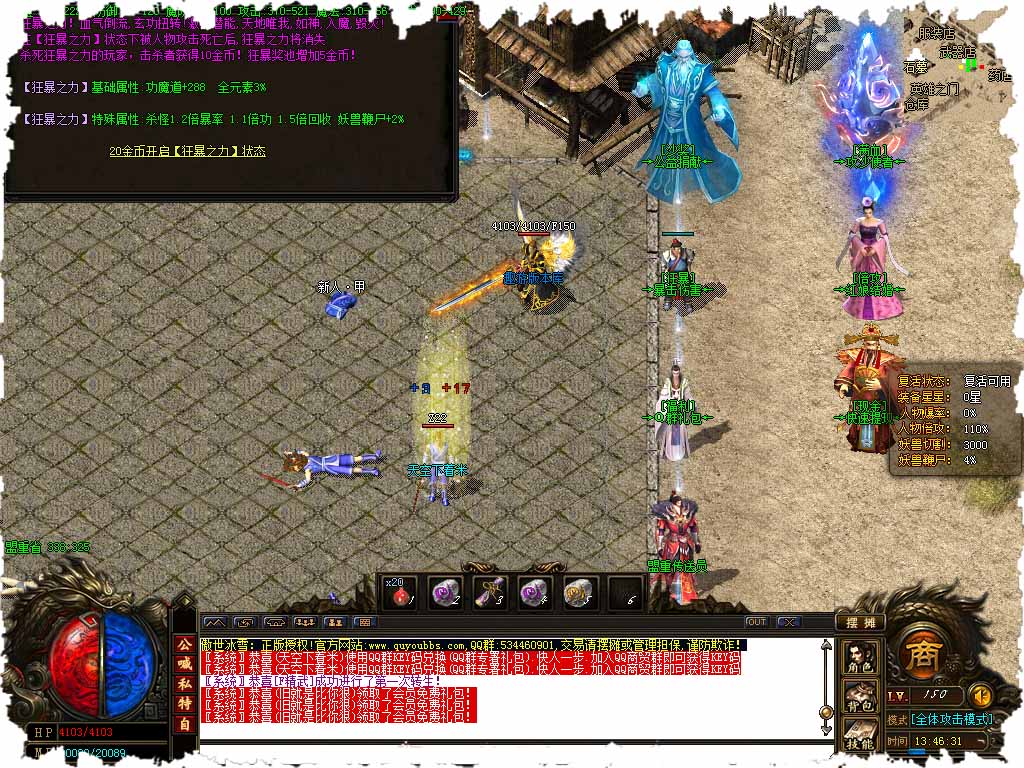This screenshot has height=768, width=1024.
Task: Use the purple scroll in hotbar slot 2
Action: [x=445, y=594]
